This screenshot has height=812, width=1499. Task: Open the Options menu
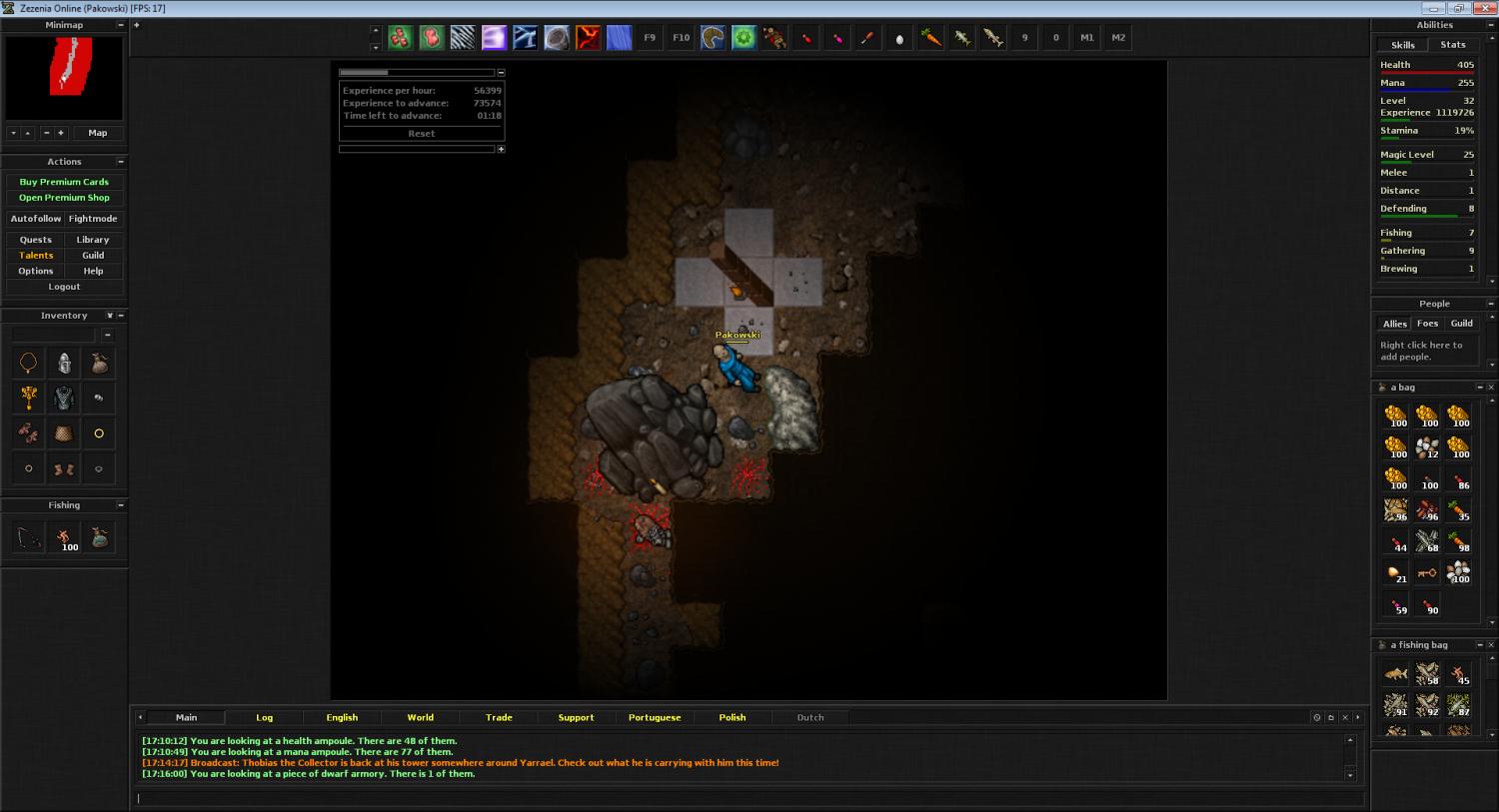click(36, 271)
